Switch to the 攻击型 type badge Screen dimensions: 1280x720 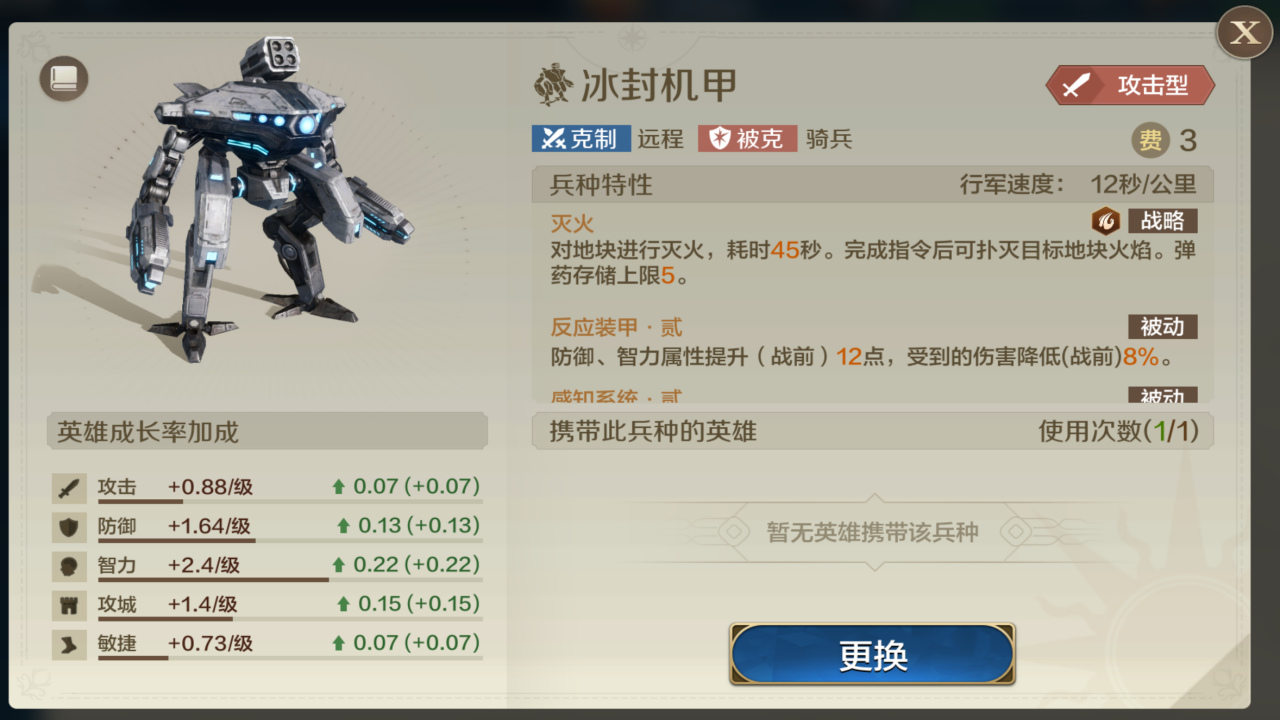pos(1130,85)
